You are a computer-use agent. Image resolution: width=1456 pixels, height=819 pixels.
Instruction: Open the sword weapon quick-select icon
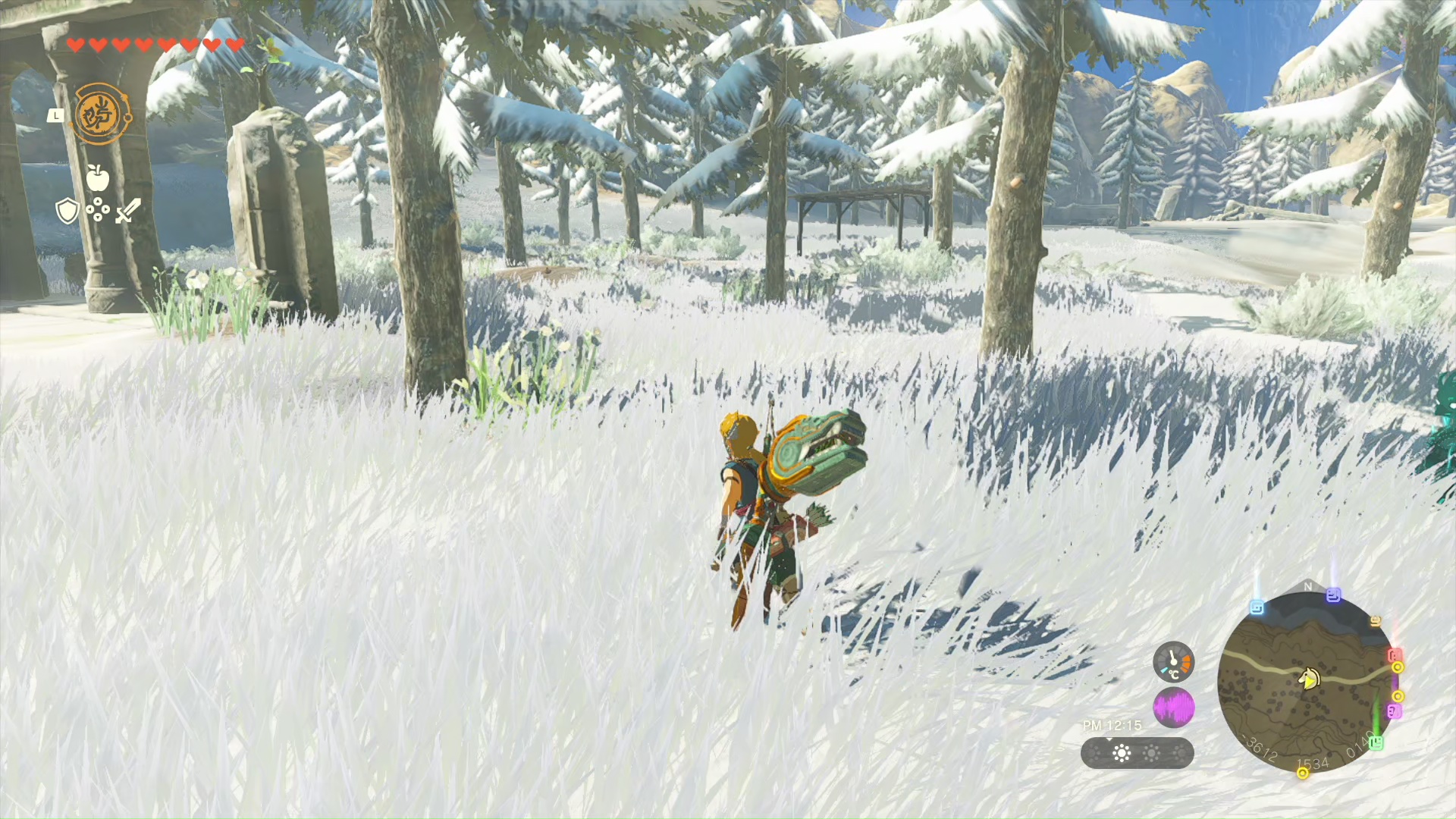point(128,210)
